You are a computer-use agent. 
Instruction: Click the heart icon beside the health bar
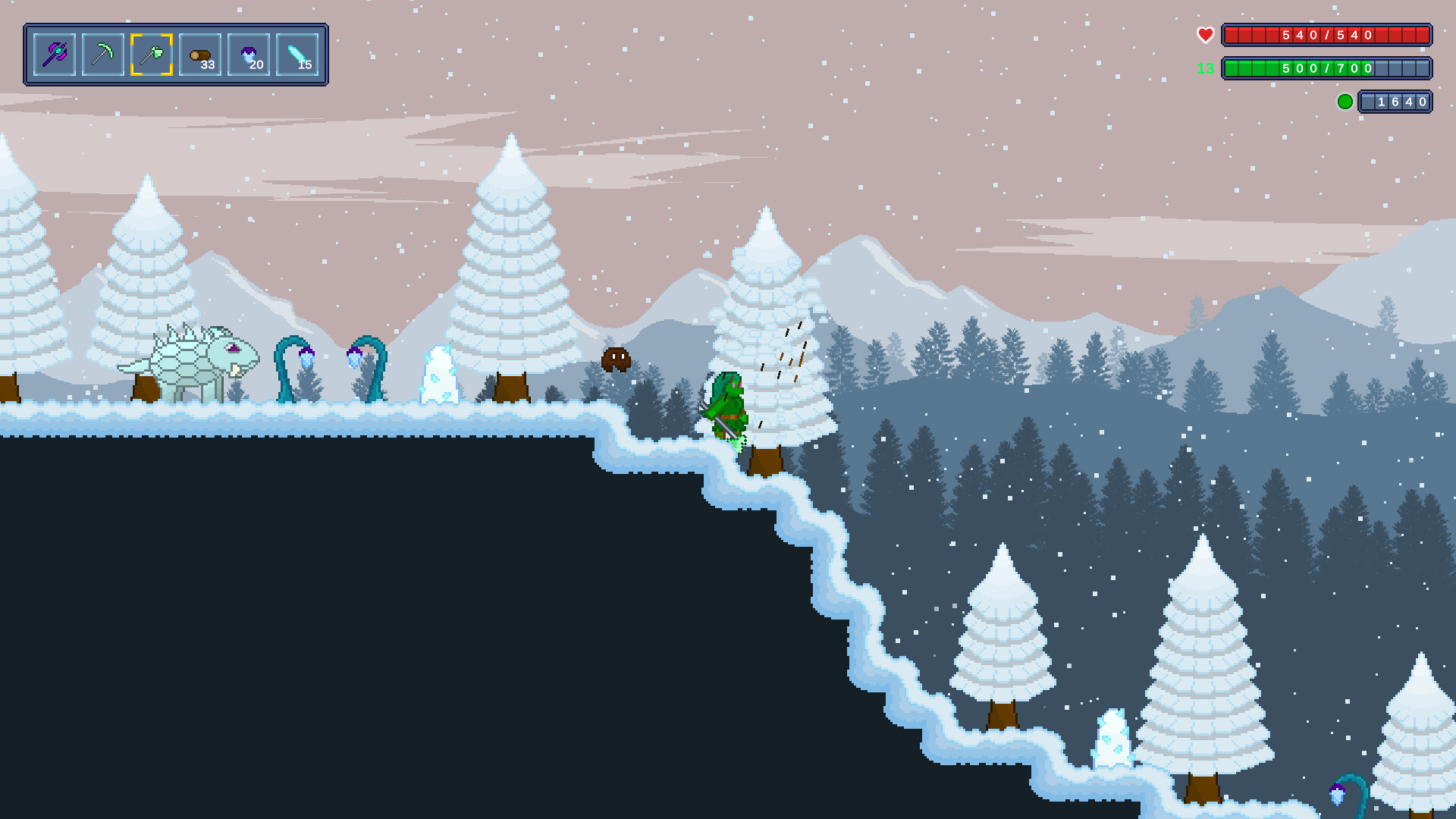1205,33
